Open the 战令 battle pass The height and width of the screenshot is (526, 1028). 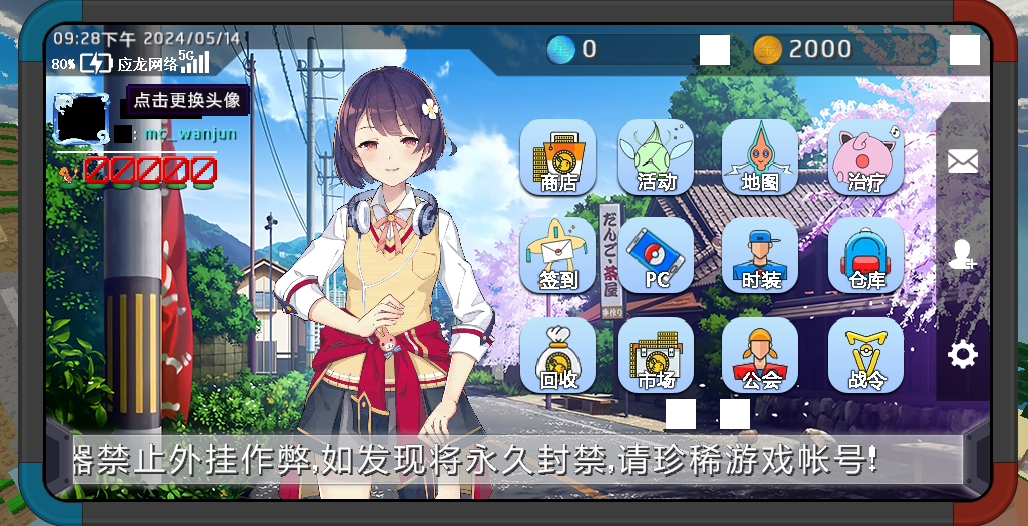(866, 355)
